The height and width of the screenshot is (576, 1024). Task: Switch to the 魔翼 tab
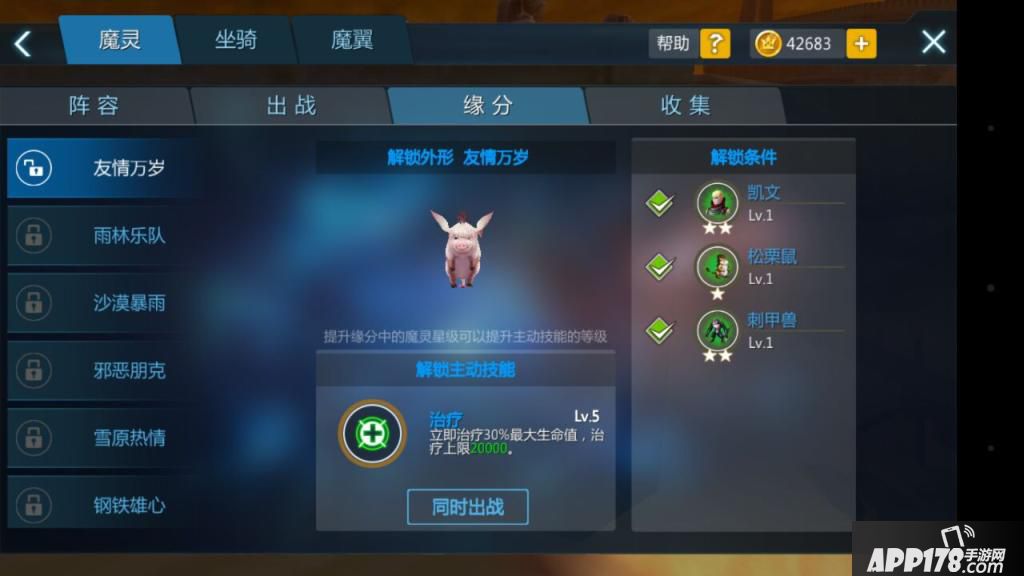coord(352,41)
